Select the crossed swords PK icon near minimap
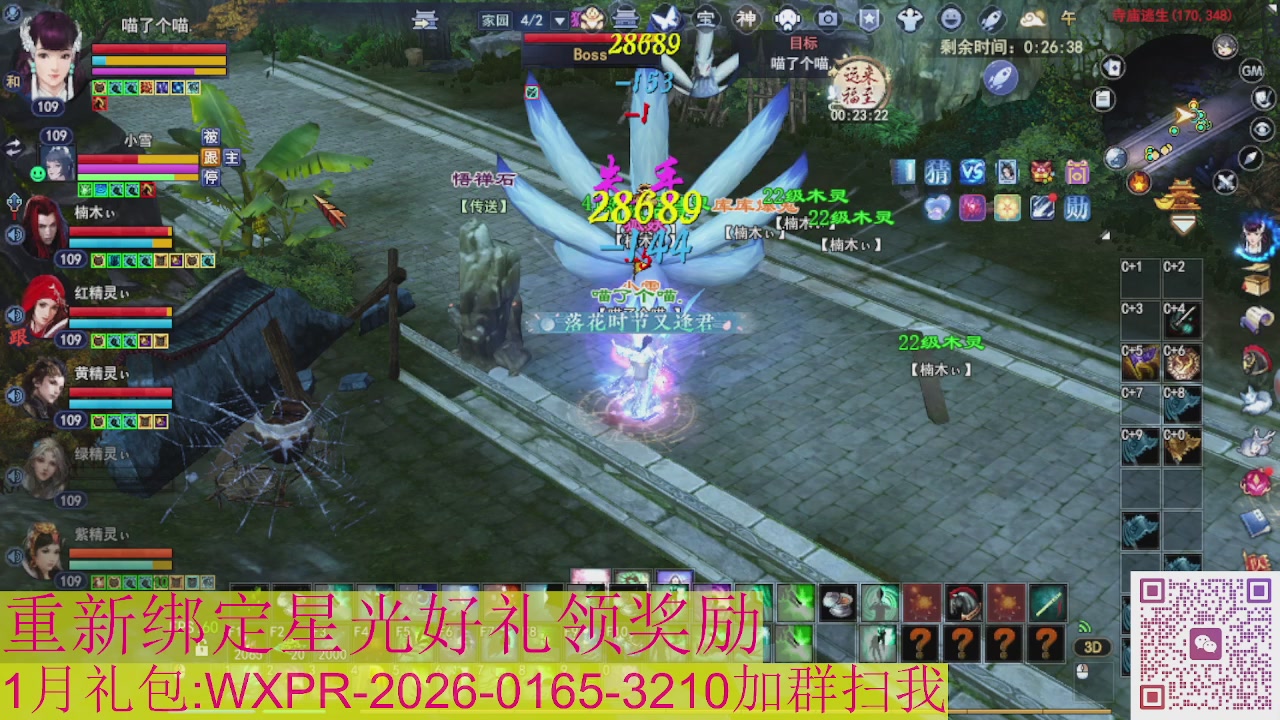1280x720 pixels. [x=1226, y=180]
